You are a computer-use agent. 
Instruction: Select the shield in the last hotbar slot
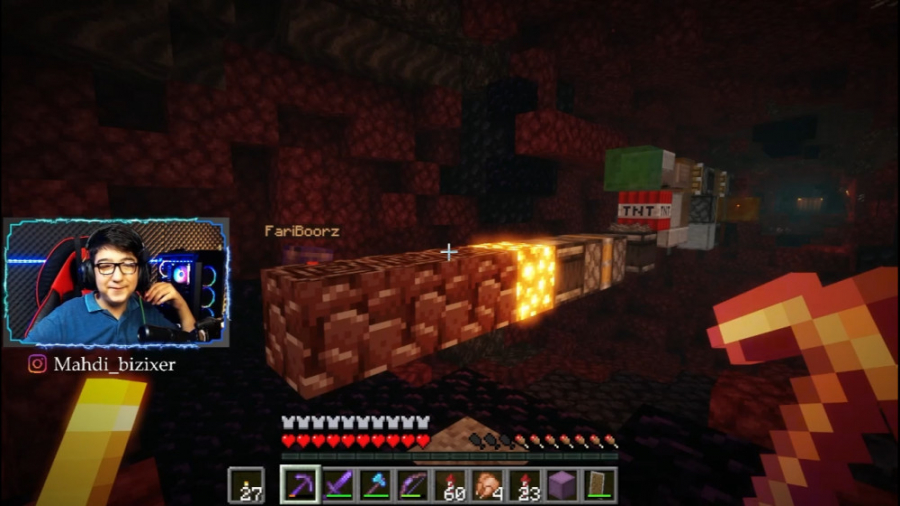[x=598, y=485]
